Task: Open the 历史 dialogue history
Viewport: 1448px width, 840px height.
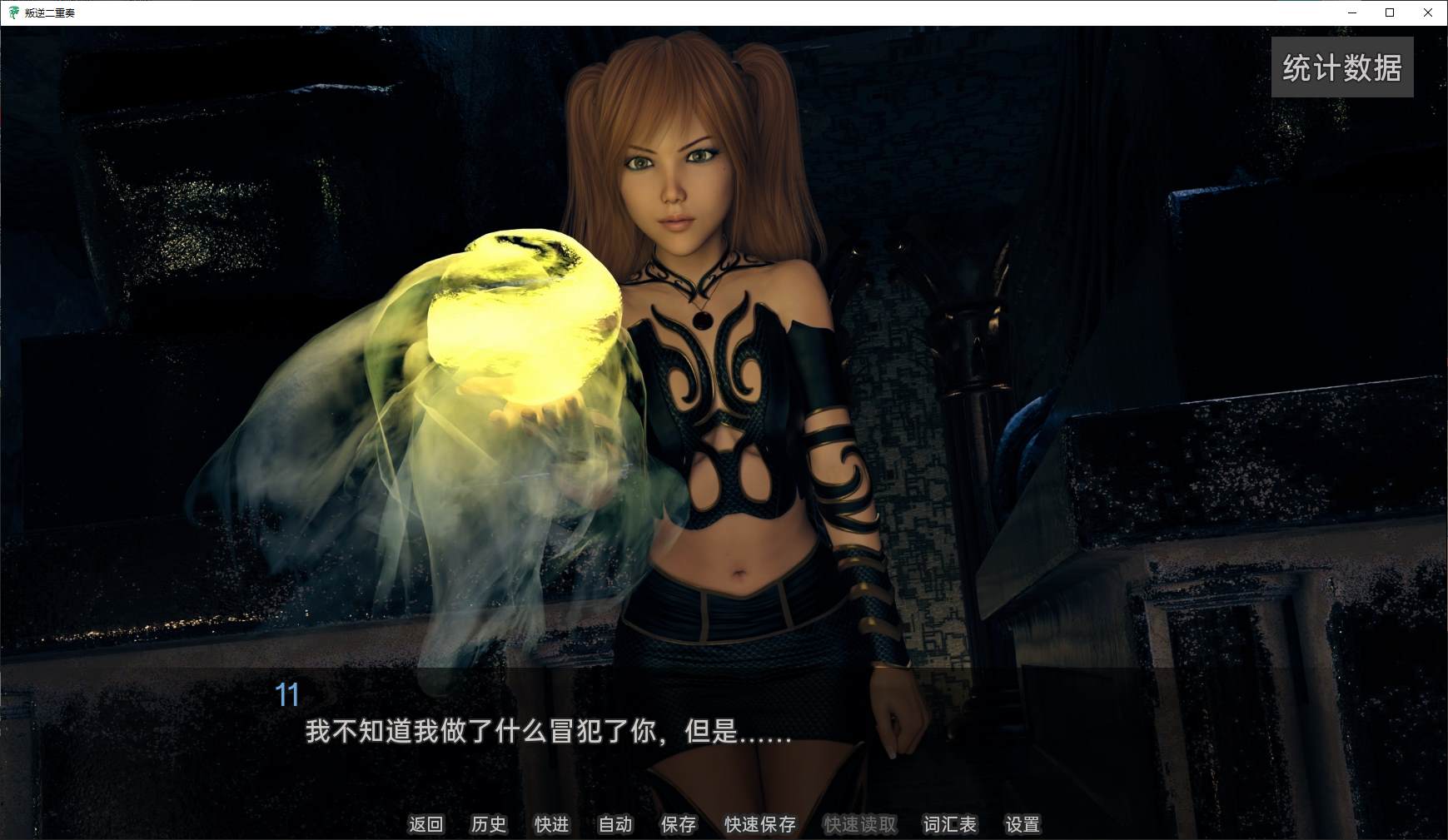Action: tap(489, 824)
